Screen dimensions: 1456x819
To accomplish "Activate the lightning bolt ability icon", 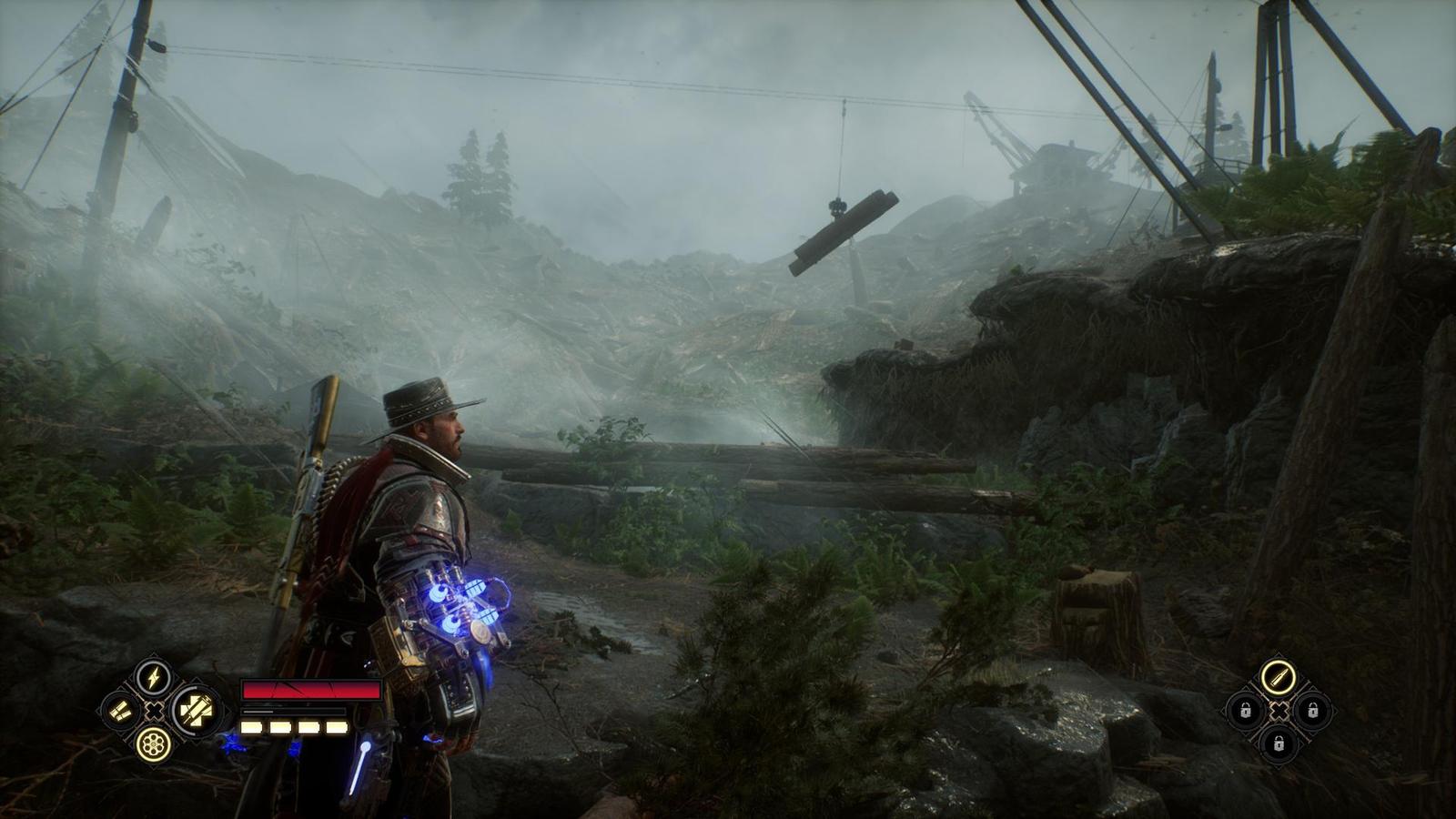I will (154, 677).
